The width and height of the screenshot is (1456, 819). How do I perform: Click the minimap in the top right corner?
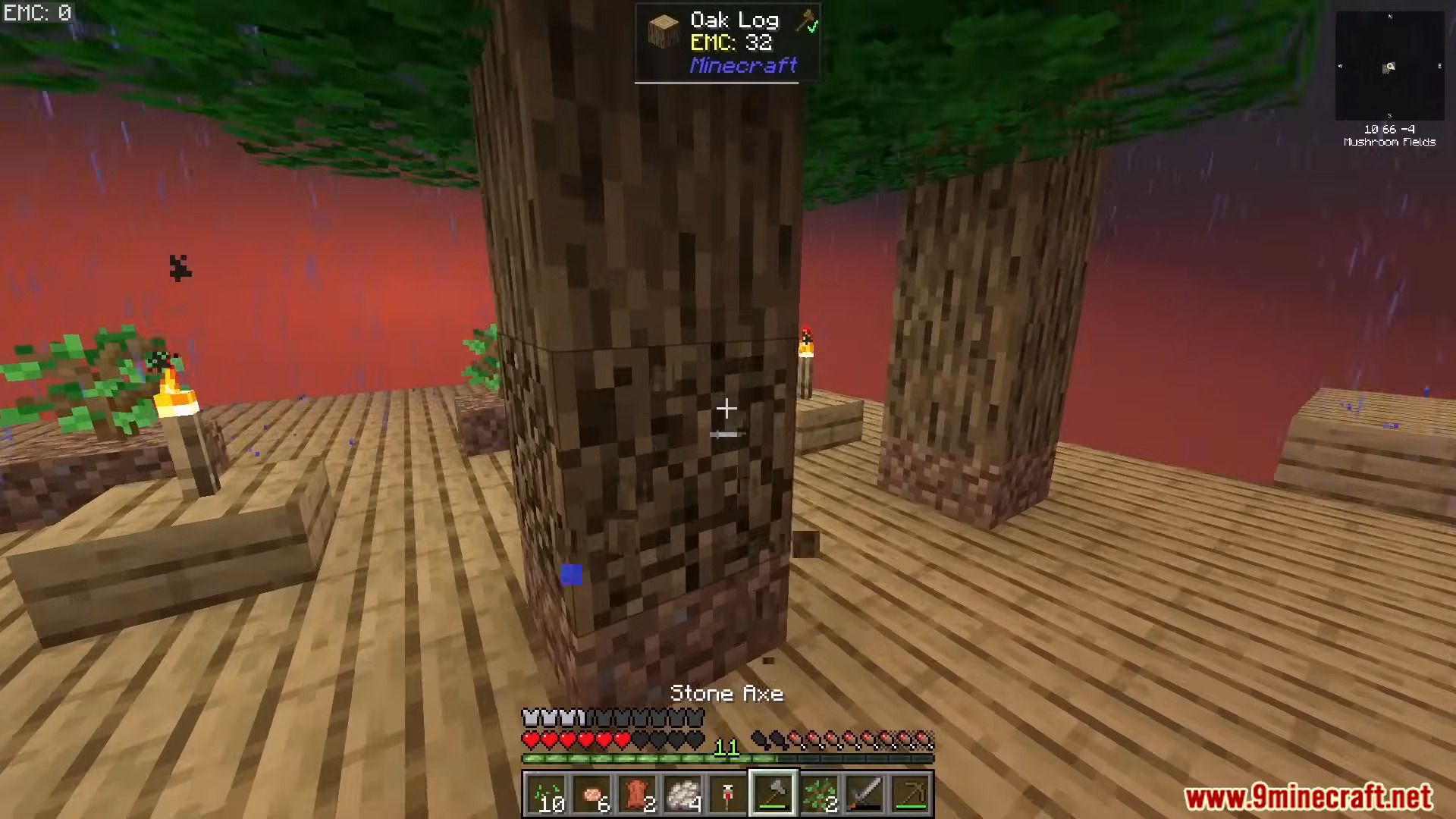[x=1389, y=64]
